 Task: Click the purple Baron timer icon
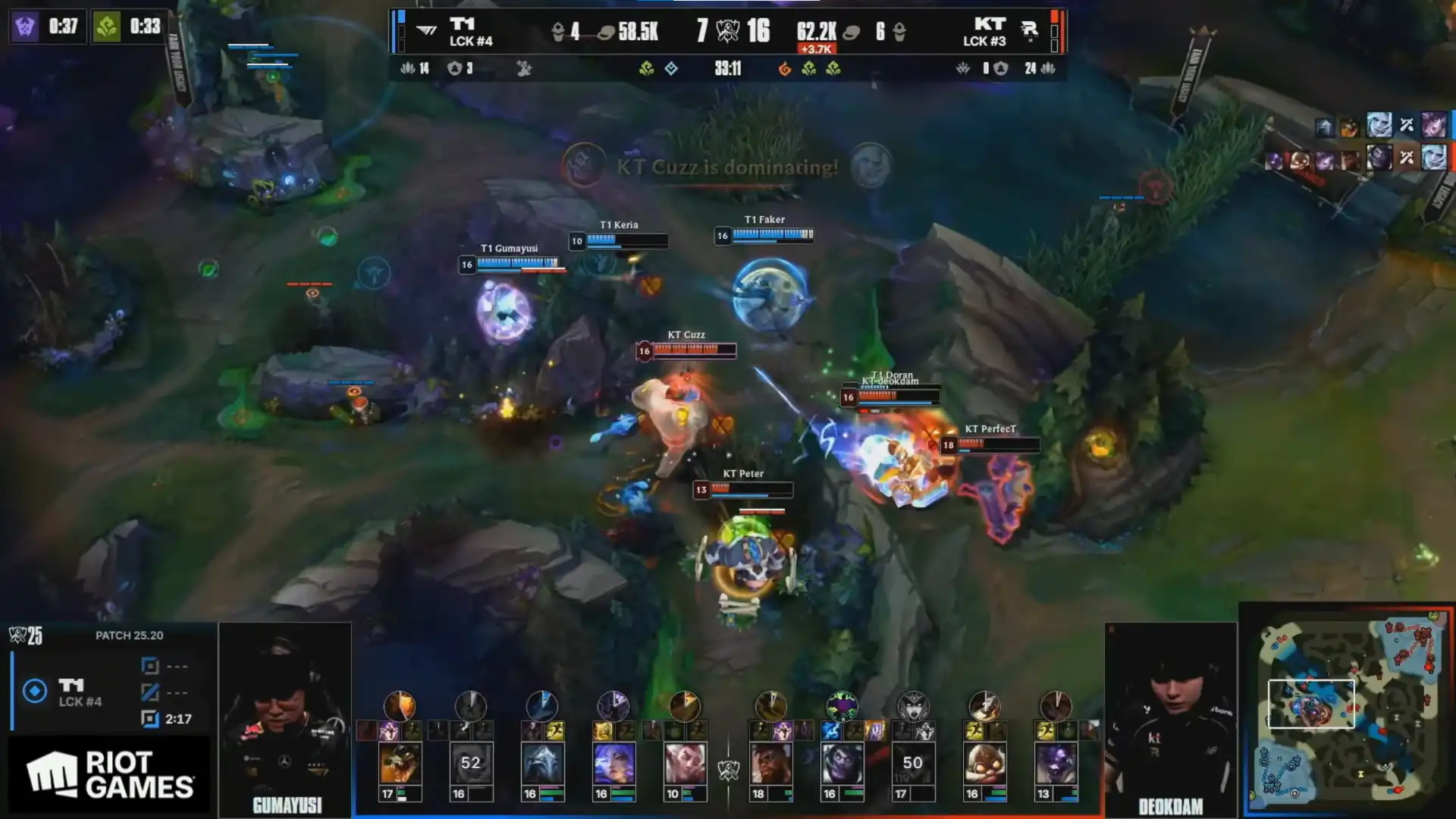tap(25, 27)
